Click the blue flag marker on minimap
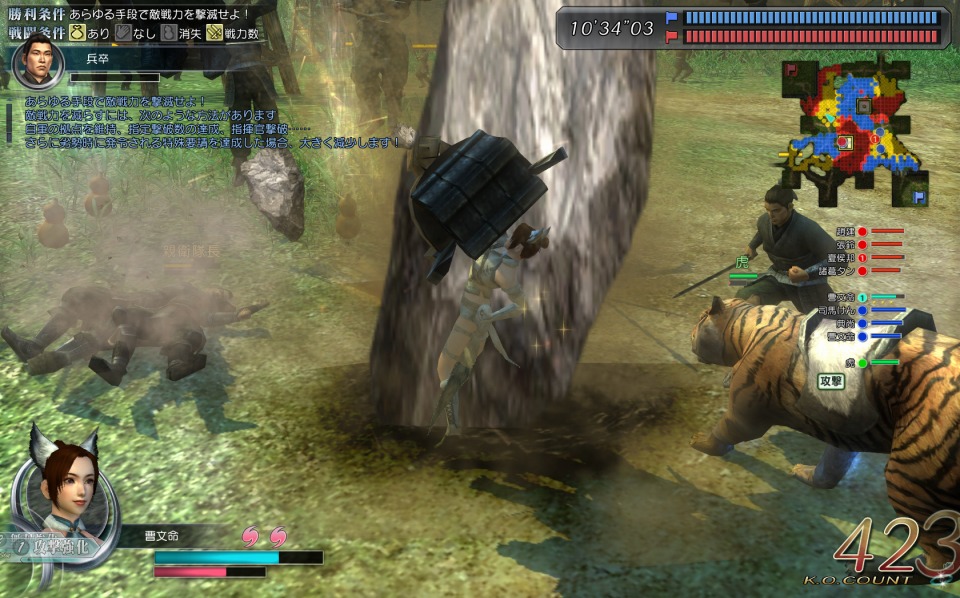 (918, 197)
